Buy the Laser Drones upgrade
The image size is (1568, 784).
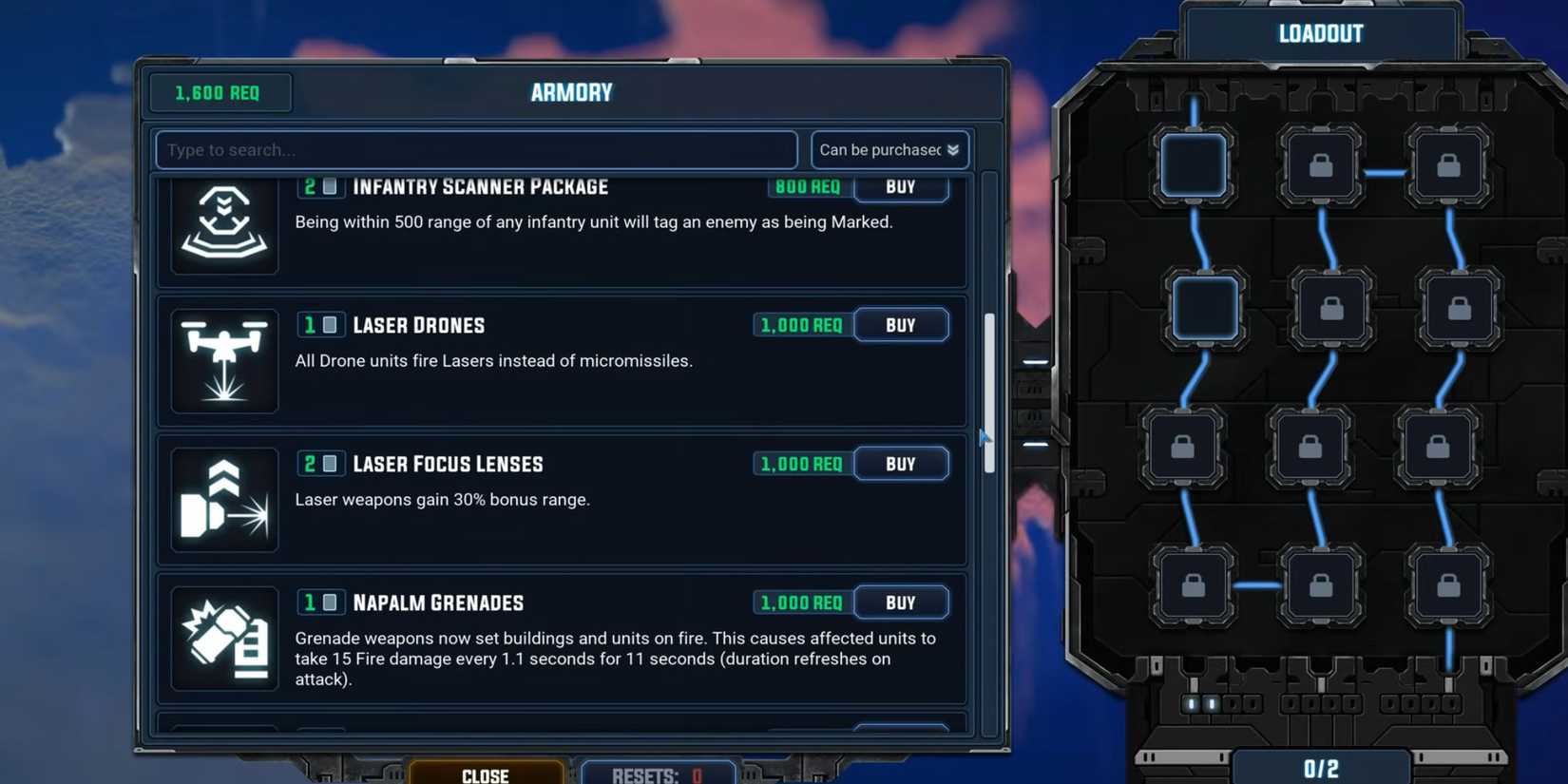pos(900,324)
